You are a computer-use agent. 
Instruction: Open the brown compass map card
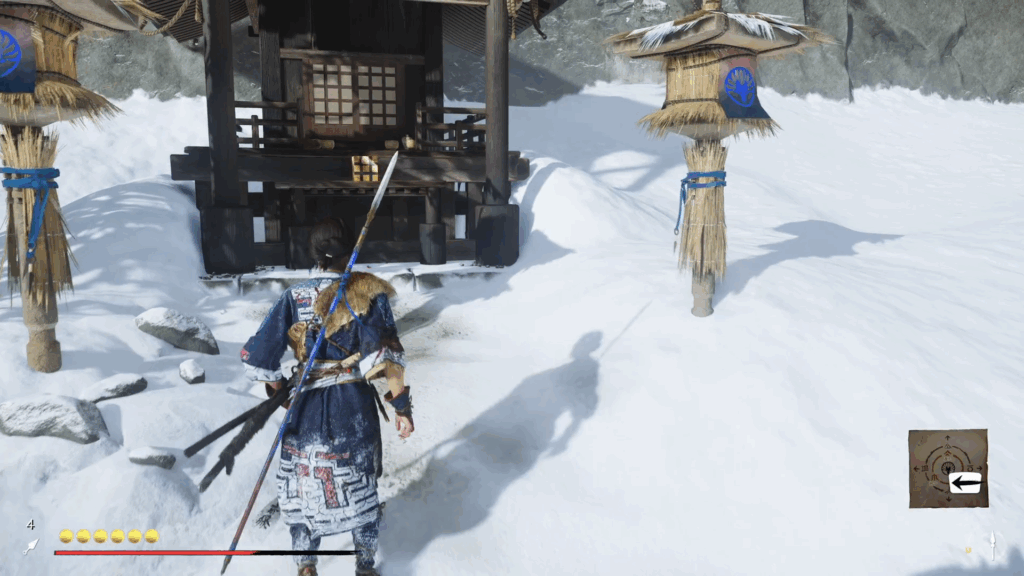[x=947, y=468]
